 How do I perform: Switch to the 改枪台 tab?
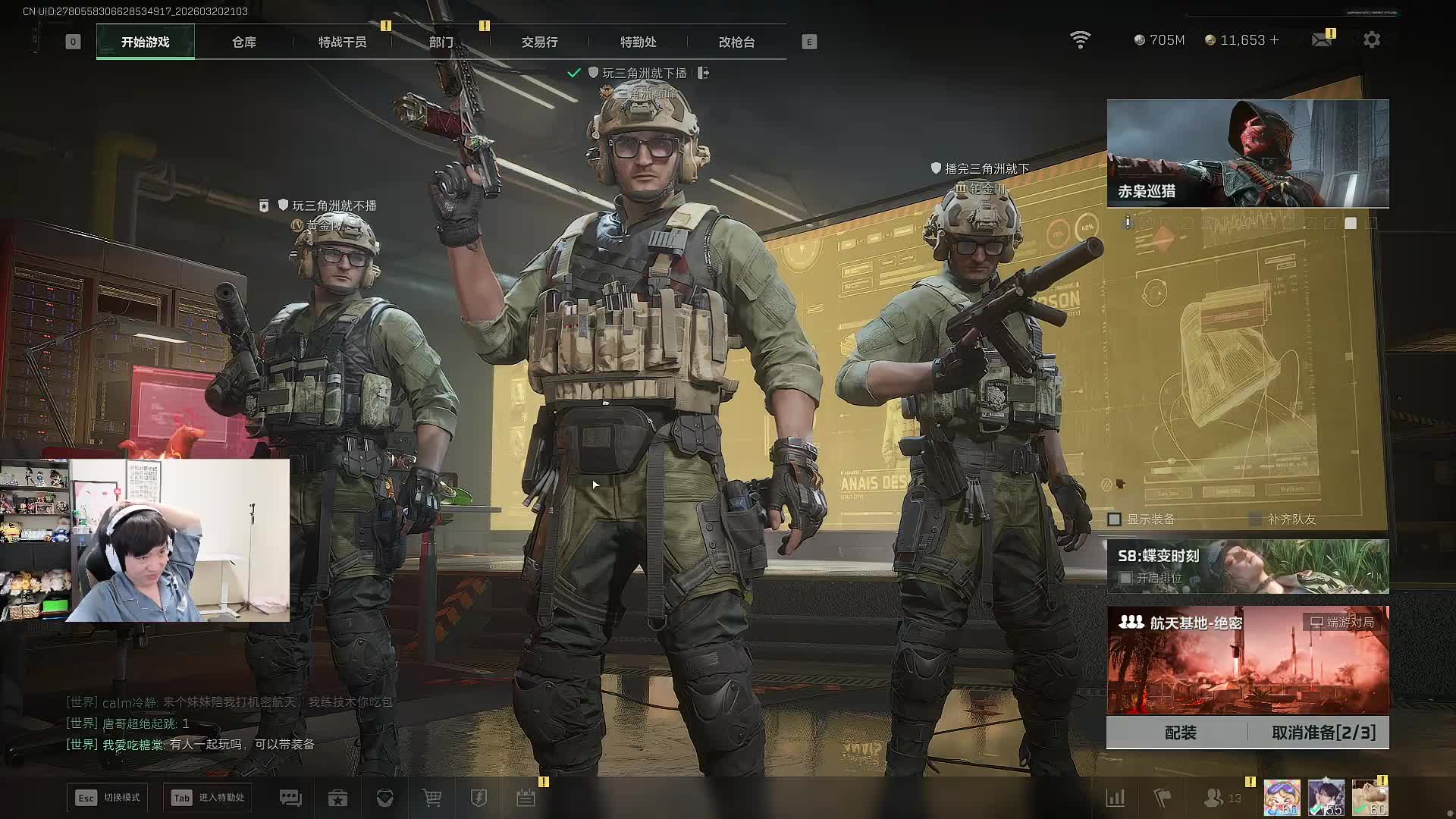[736, 42]
